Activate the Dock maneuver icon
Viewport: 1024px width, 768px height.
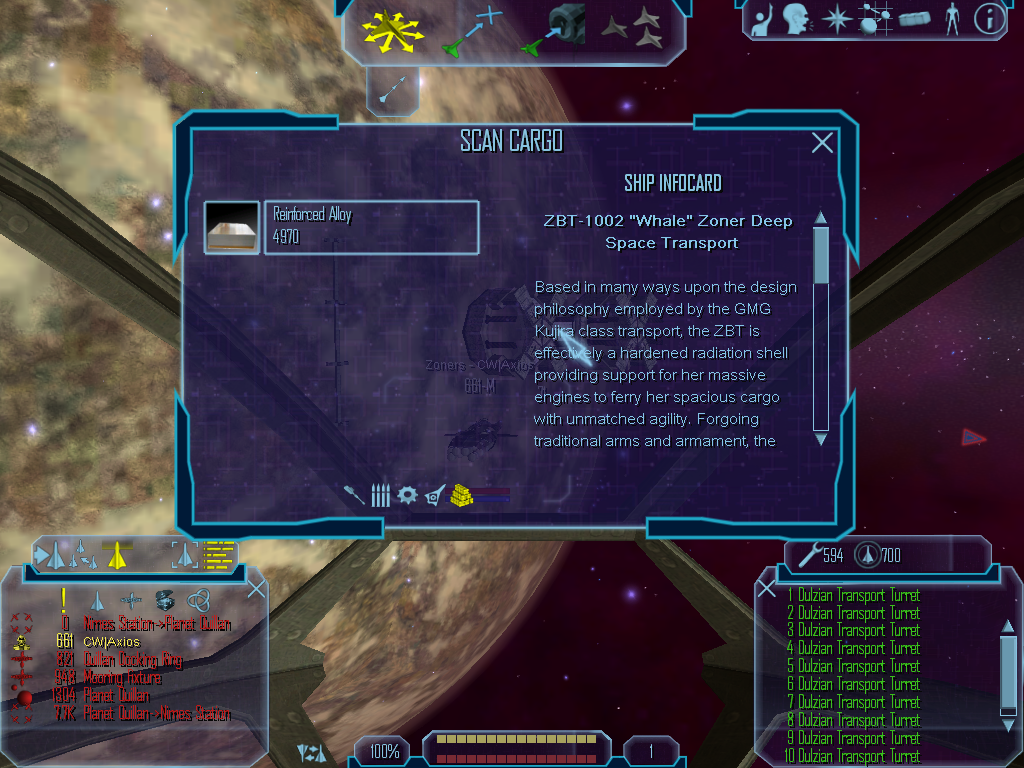click(x=558, y=31)
